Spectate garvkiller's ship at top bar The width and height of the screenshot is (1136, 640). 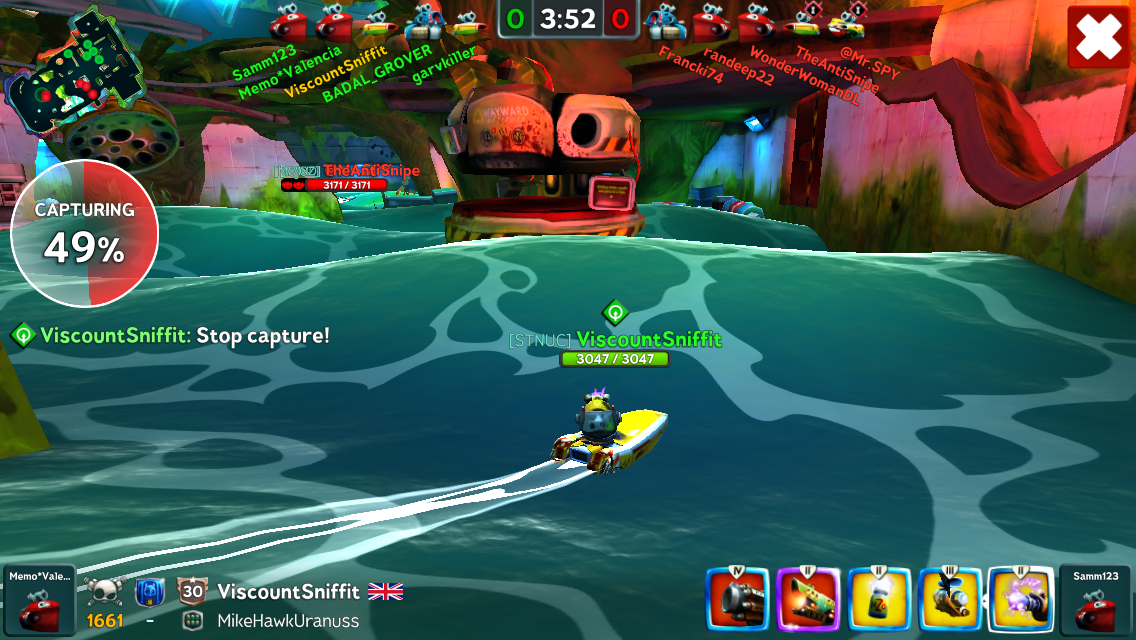466,21
